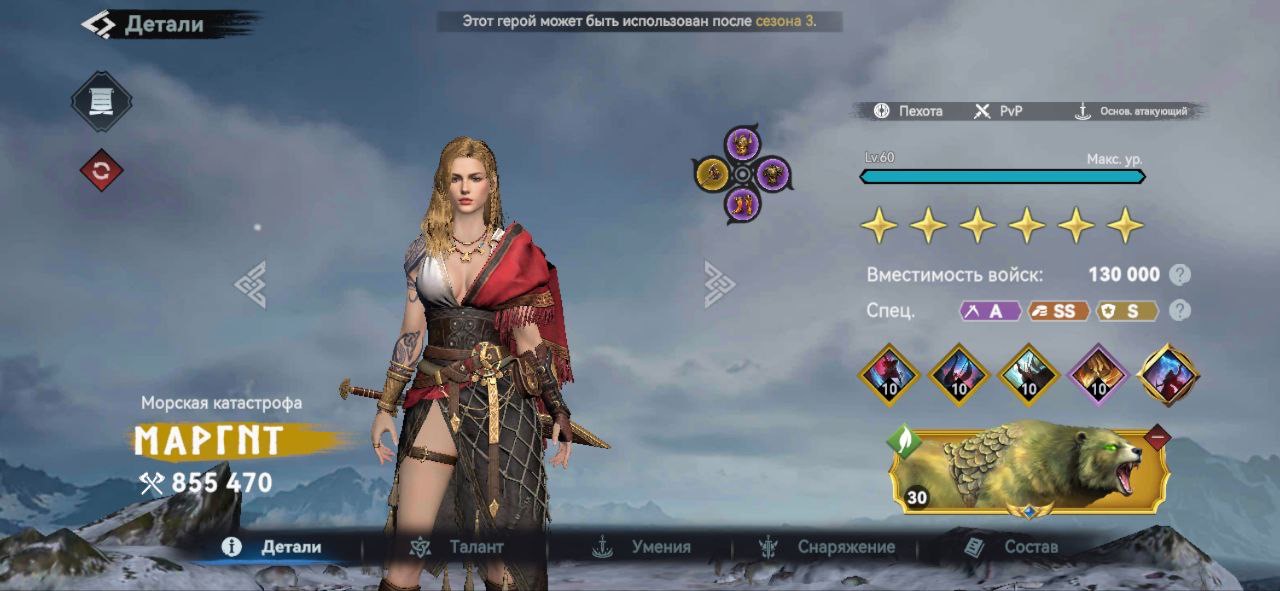
Task: Switch to the Умения tab
Action: point(642,547)
